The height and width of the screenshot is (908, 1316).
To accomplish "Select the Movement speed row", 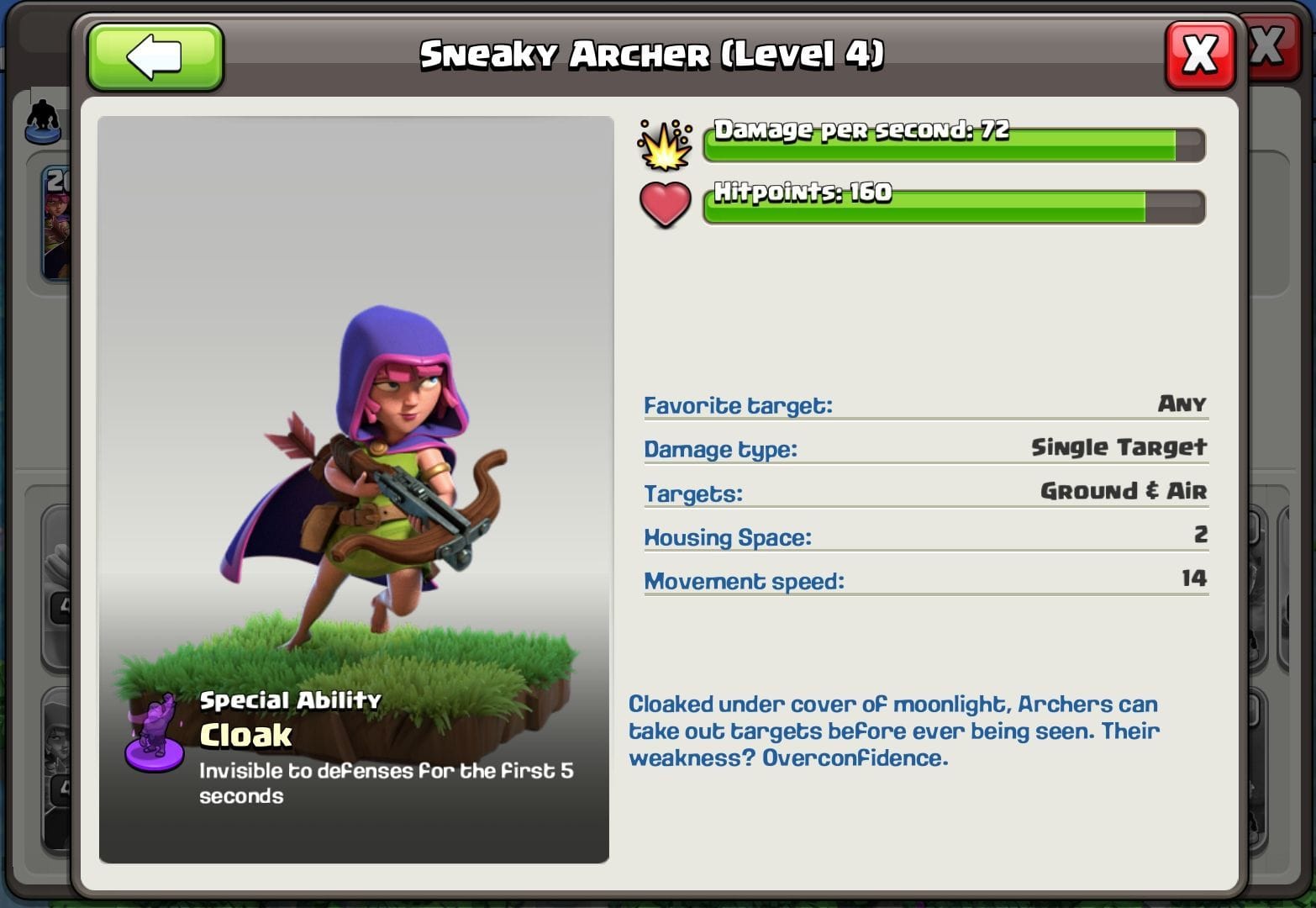I will [x=924, y=580].
